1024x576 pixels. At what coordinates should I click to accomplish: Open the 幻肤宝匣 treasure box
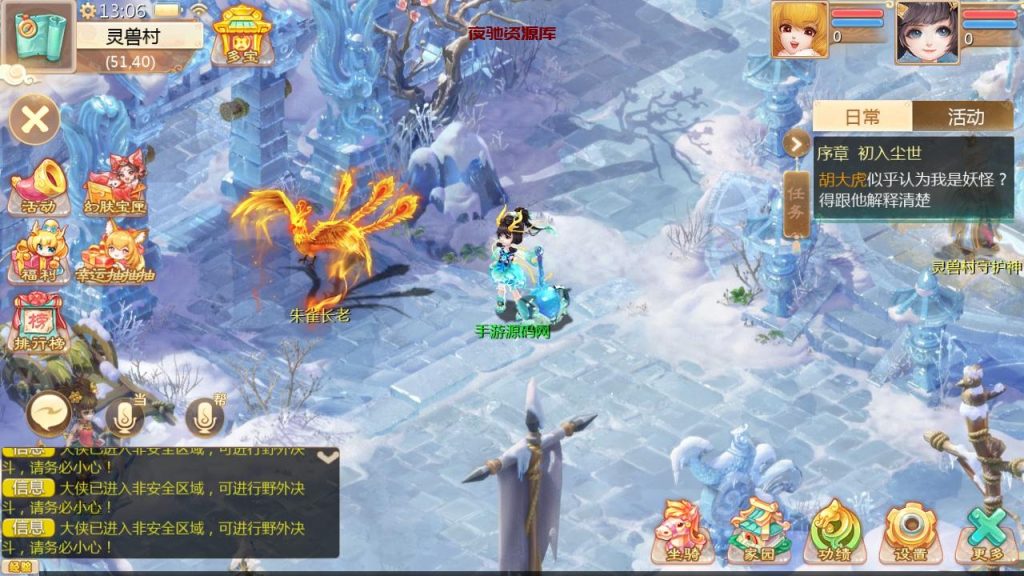116,185
